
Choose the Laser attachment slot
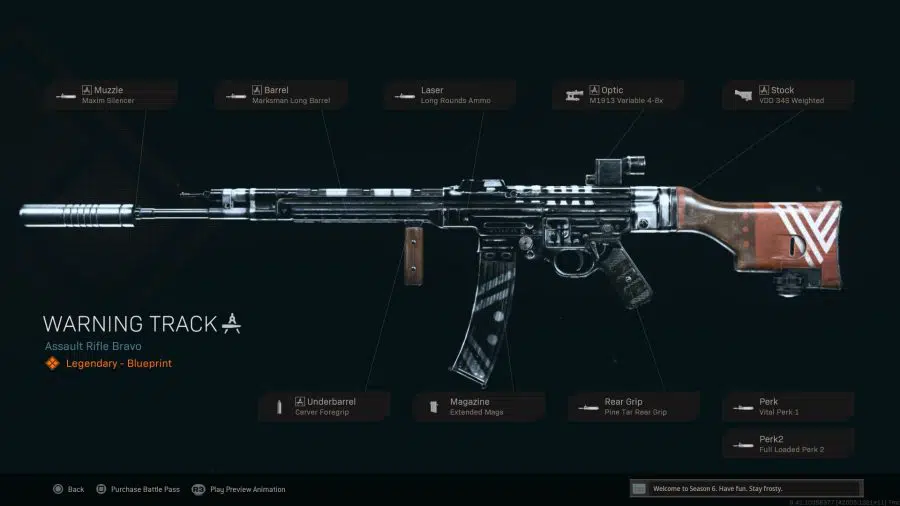[449, 95]
